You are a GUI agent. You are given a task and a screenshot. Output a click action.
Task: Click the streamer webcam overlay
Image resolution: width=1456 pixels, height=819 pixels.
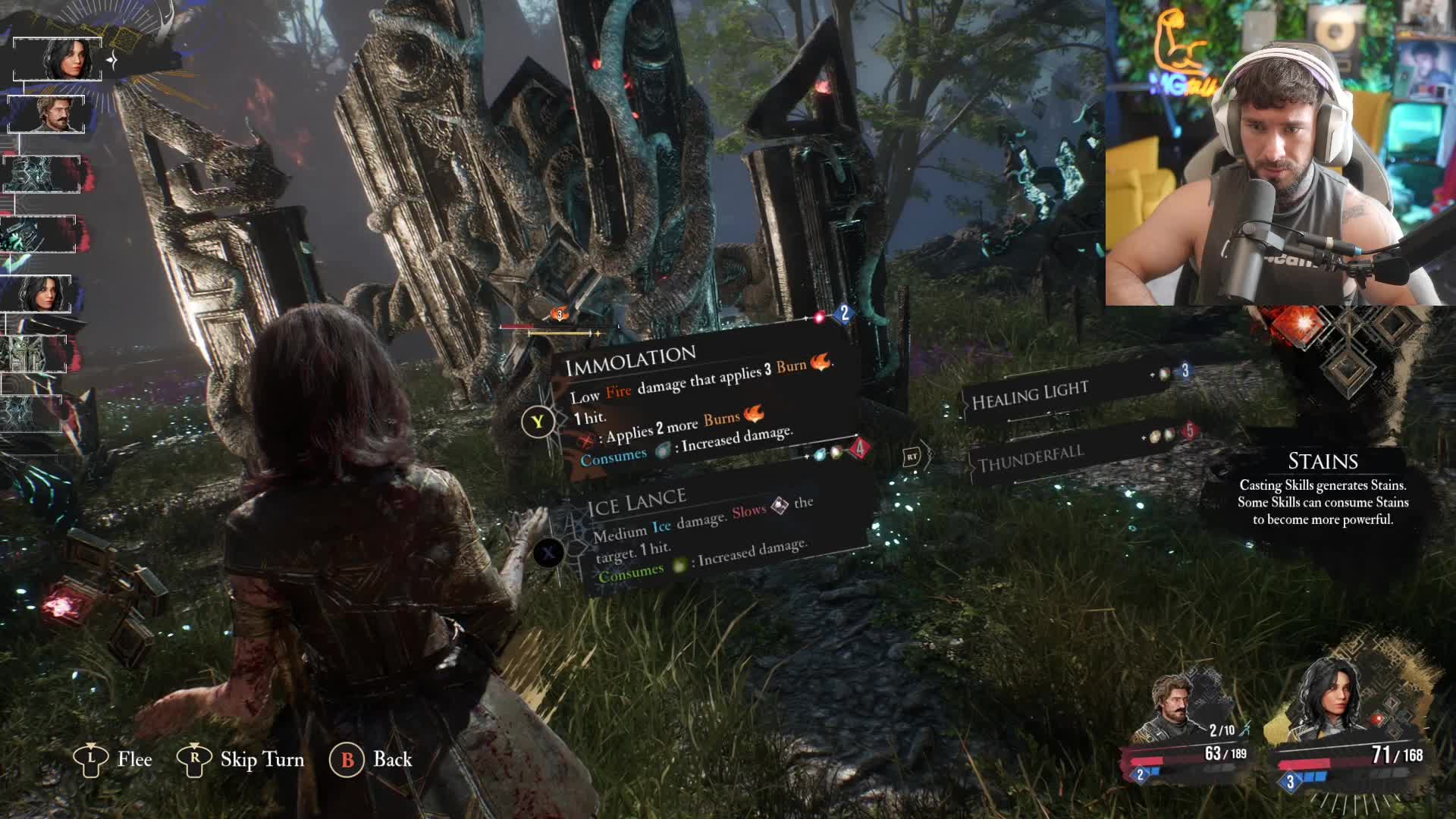(1280, 152)
